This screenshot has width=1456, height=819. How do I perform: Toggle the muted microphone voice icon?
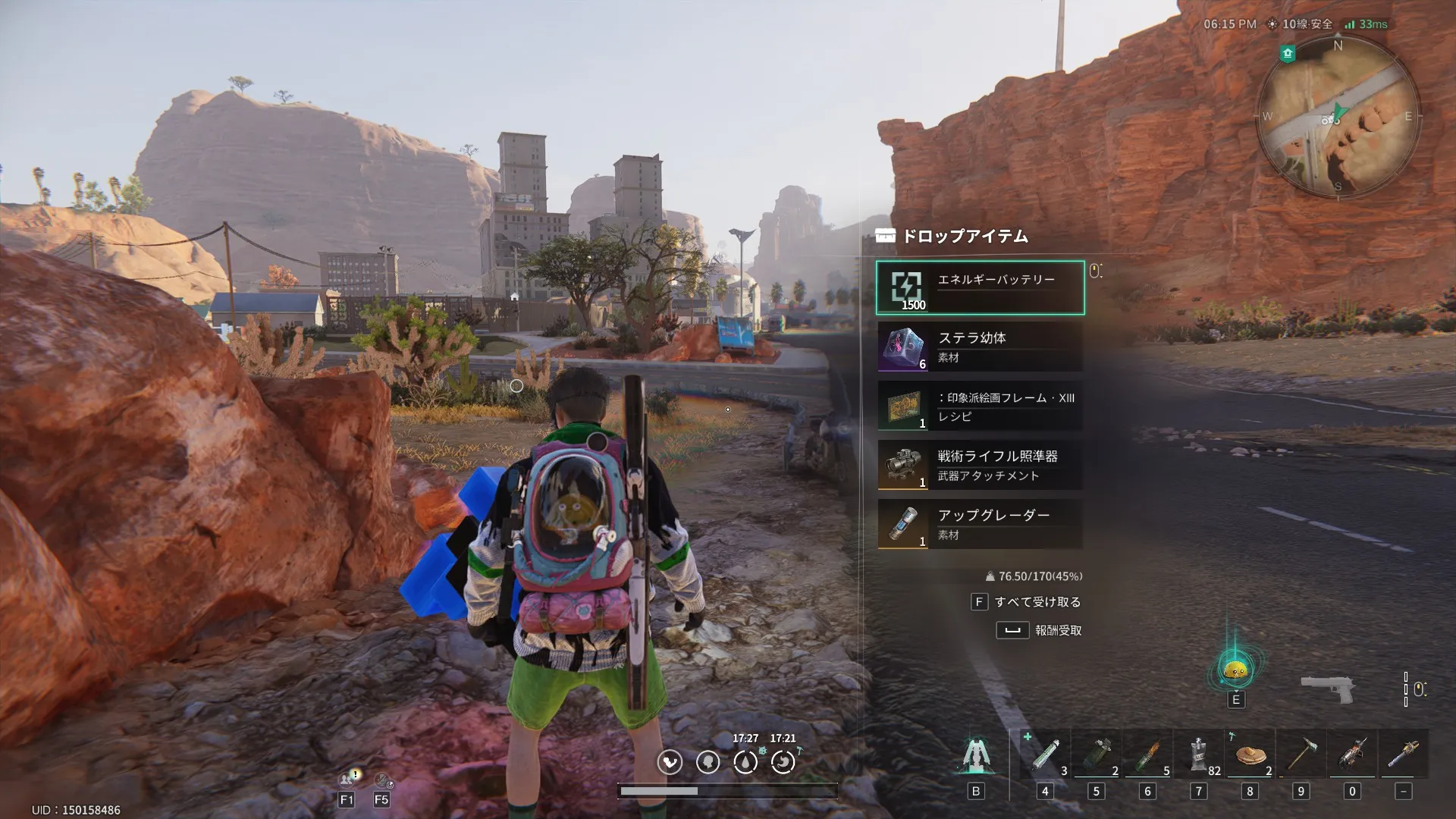click(x=382, y=779)
